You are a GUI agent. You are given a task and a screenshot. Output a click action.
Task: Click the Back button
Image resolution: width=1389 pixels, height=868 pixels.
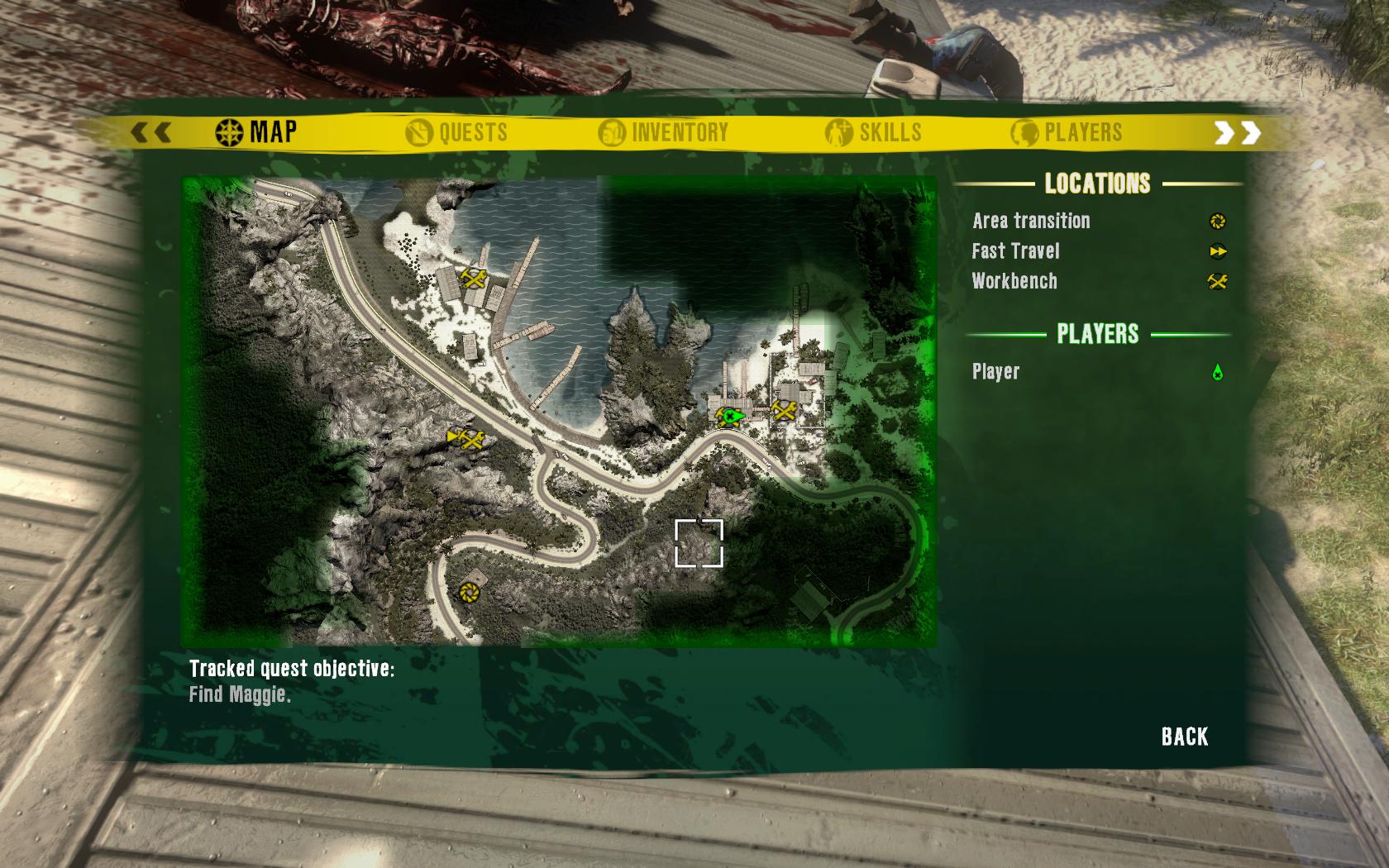1184,737
